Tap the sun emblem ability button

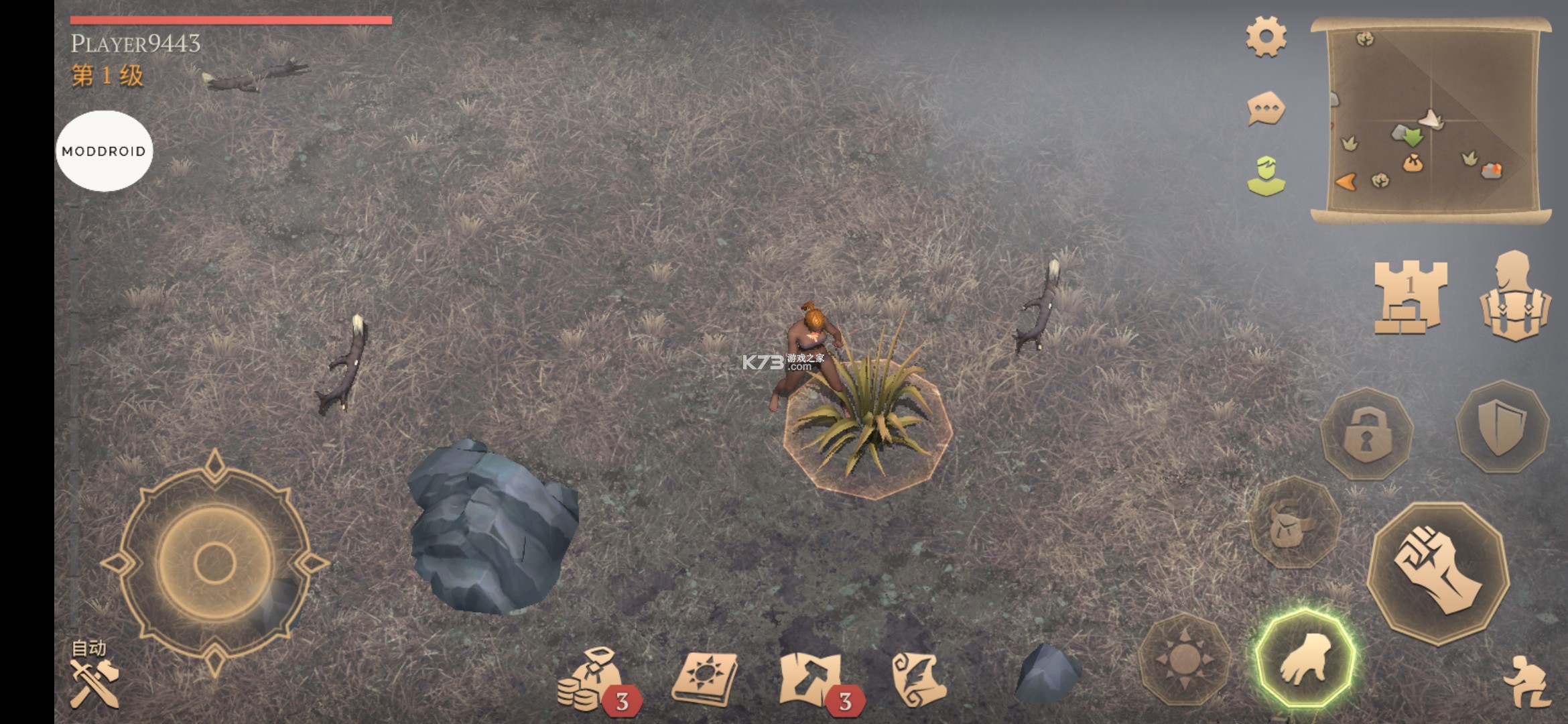click(x=1185, y=659)
